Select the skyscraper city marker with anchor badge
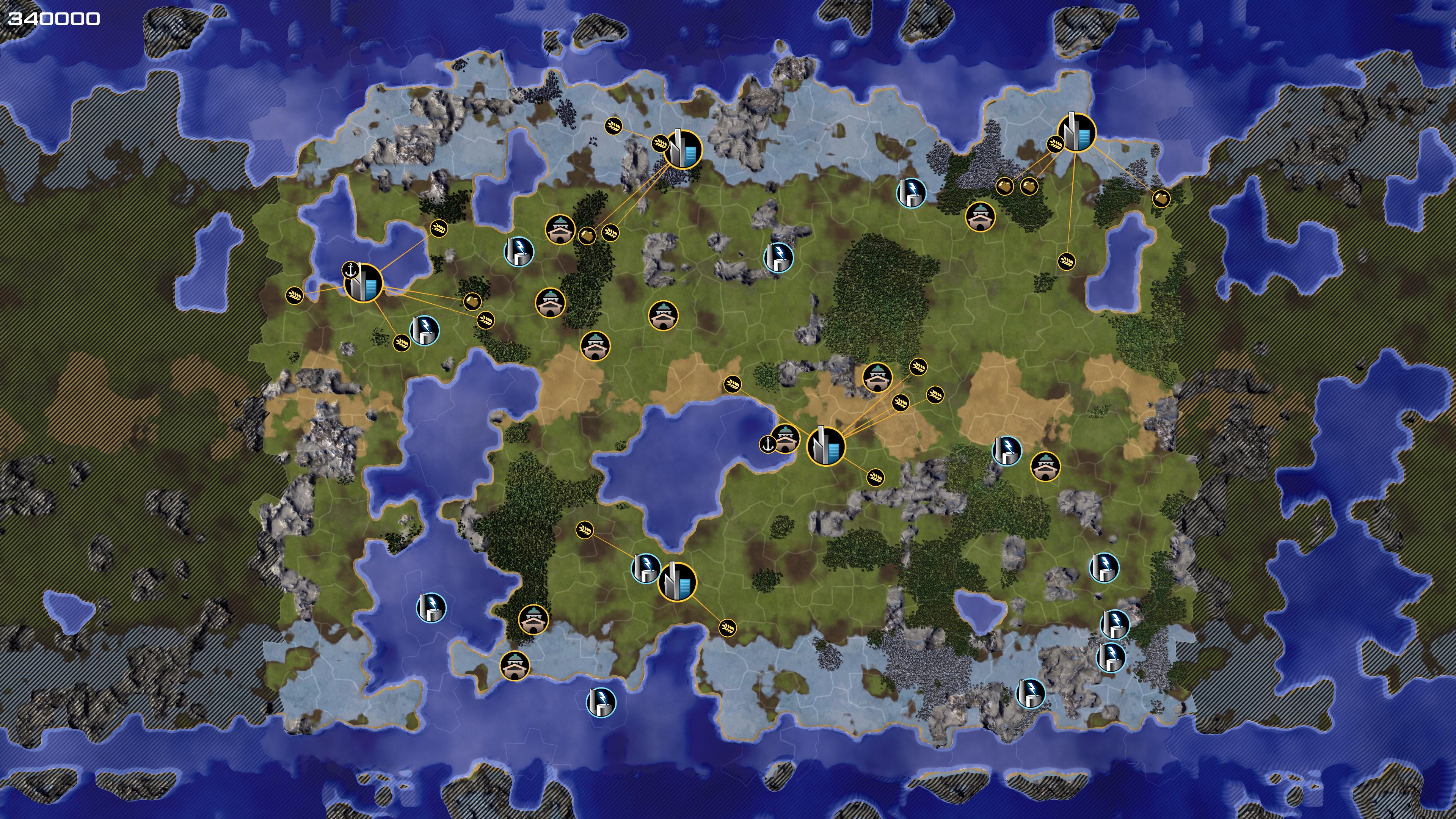 (364, 283)
